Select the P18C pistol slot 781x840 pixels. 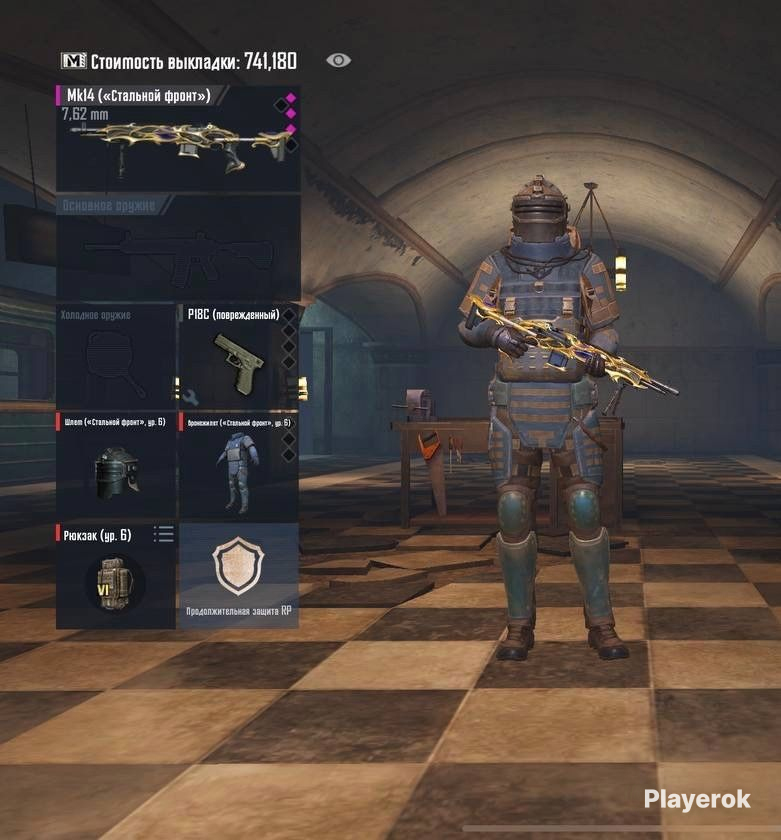[238, 355]
